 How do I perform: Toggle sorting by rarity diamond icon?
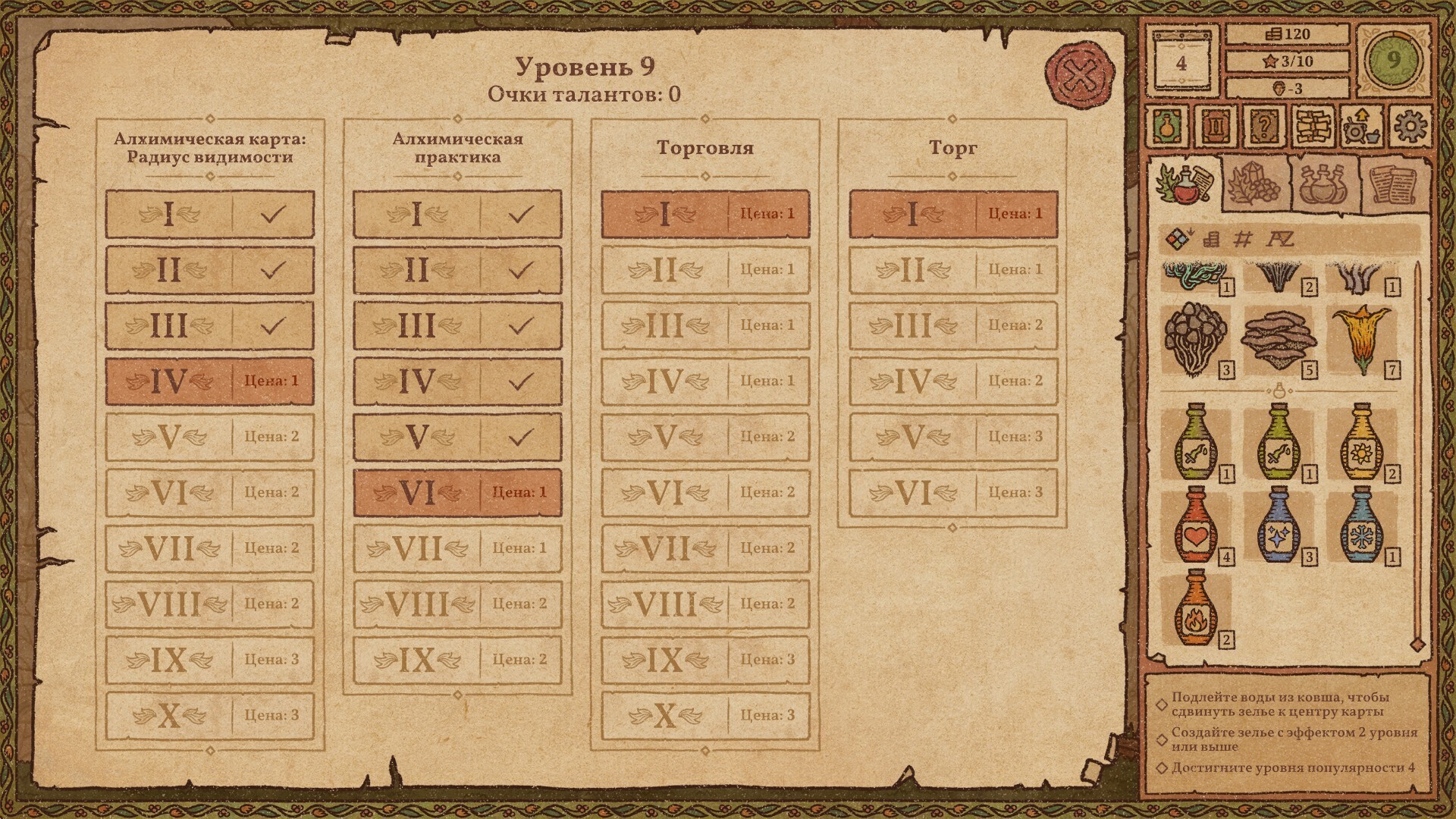(x=1178, y=239)
